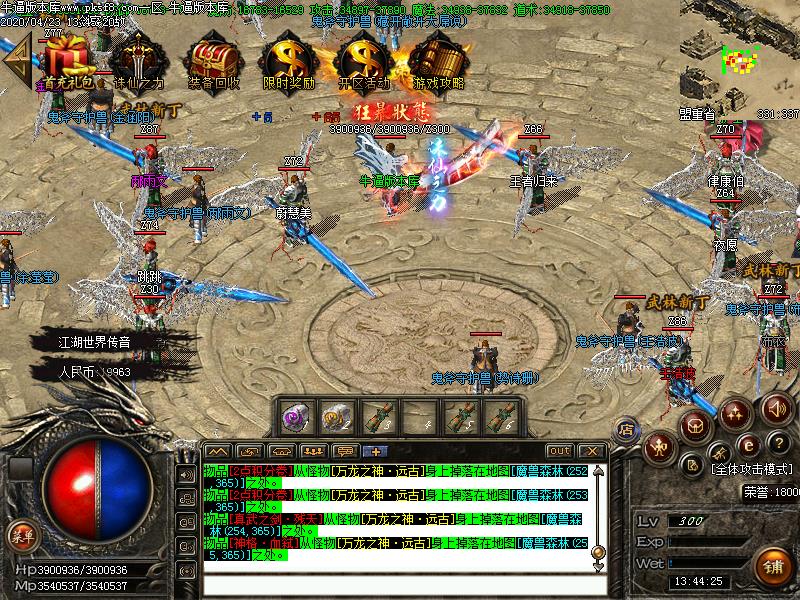This screenshot has height=600, width=800.
Task: Toggle sound with the speaker button
Action: 776,407
